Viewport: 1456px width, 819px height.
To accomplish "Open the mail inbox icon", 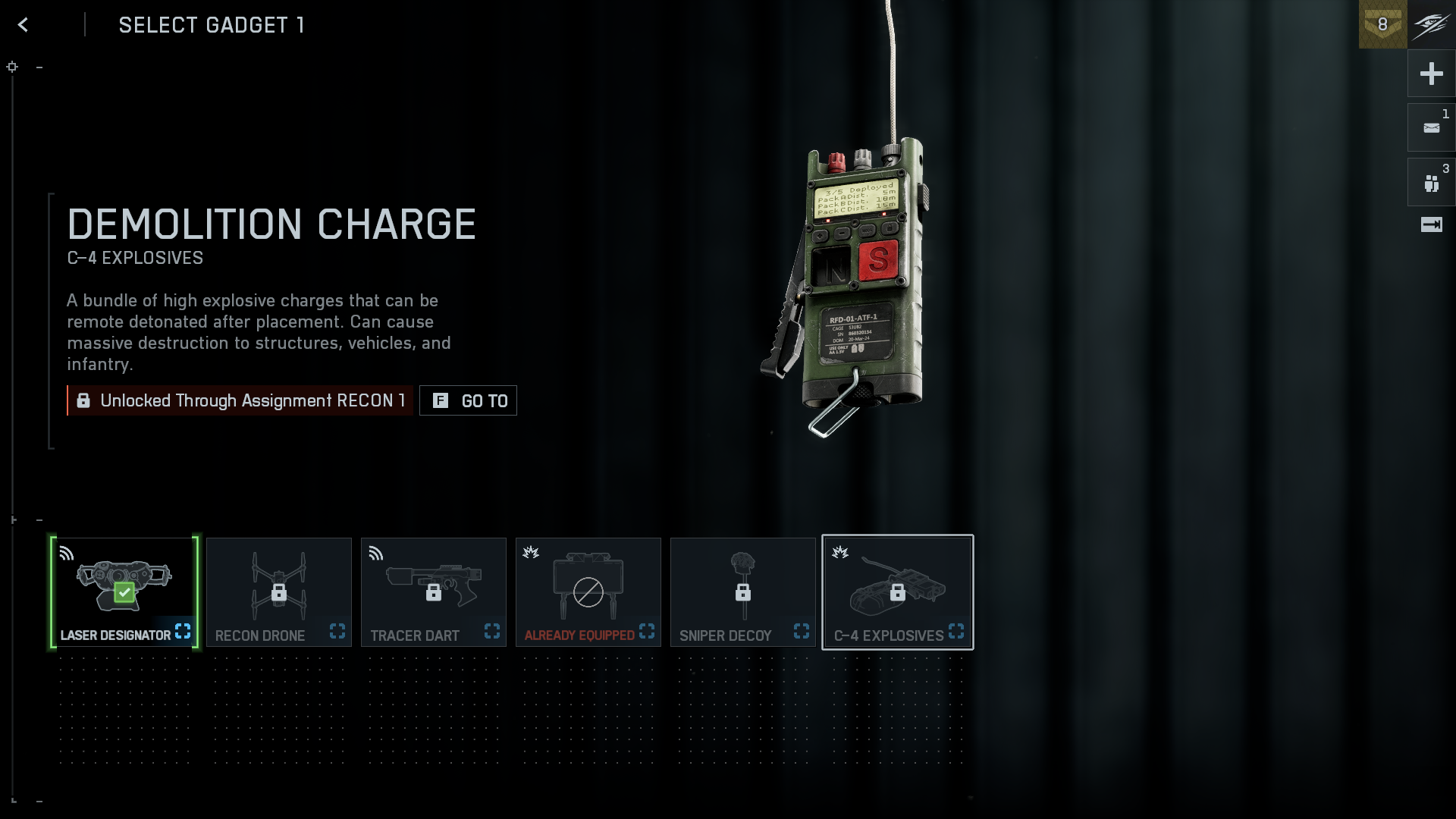I will point(1431,128).
